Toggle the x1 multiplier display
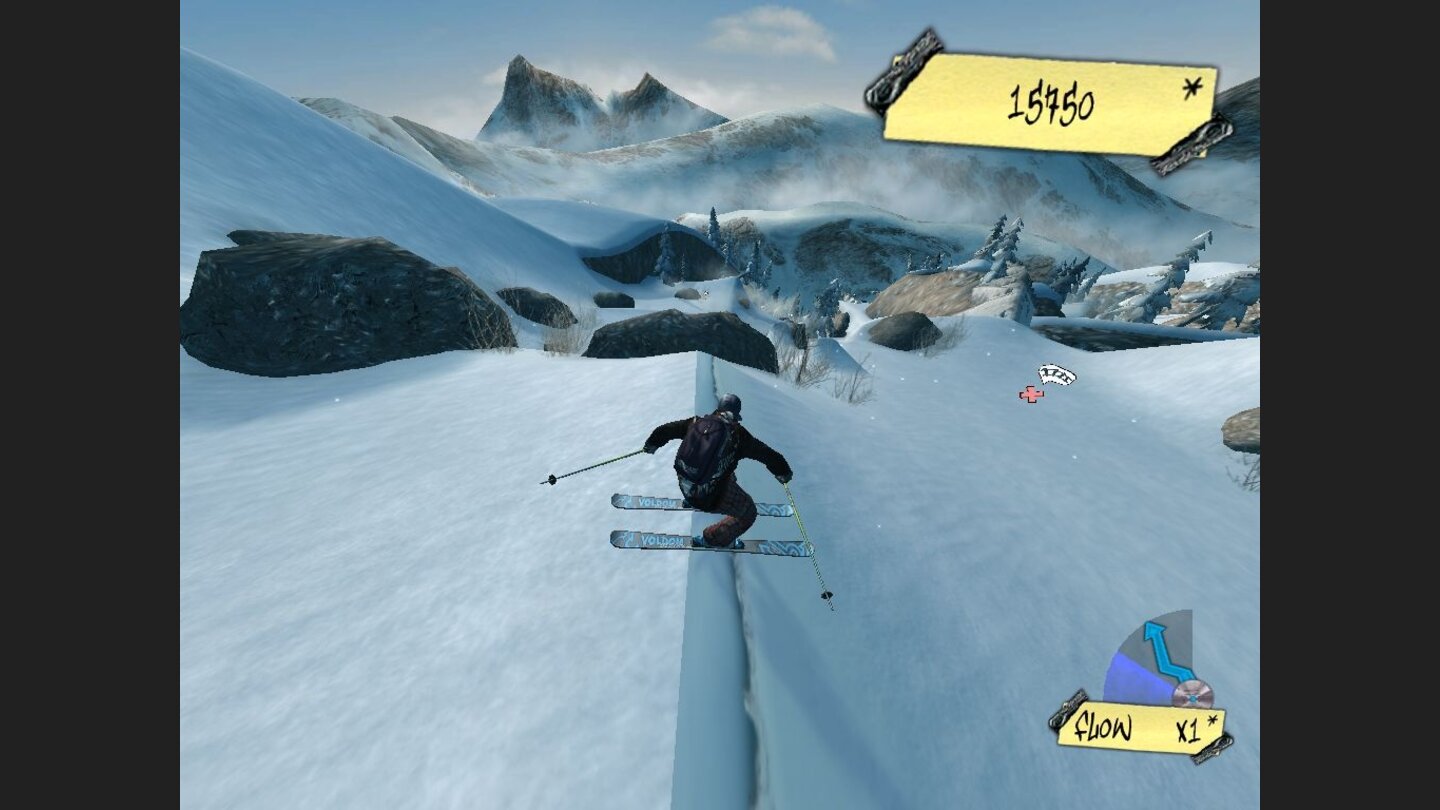 [x=1190, y=730]
